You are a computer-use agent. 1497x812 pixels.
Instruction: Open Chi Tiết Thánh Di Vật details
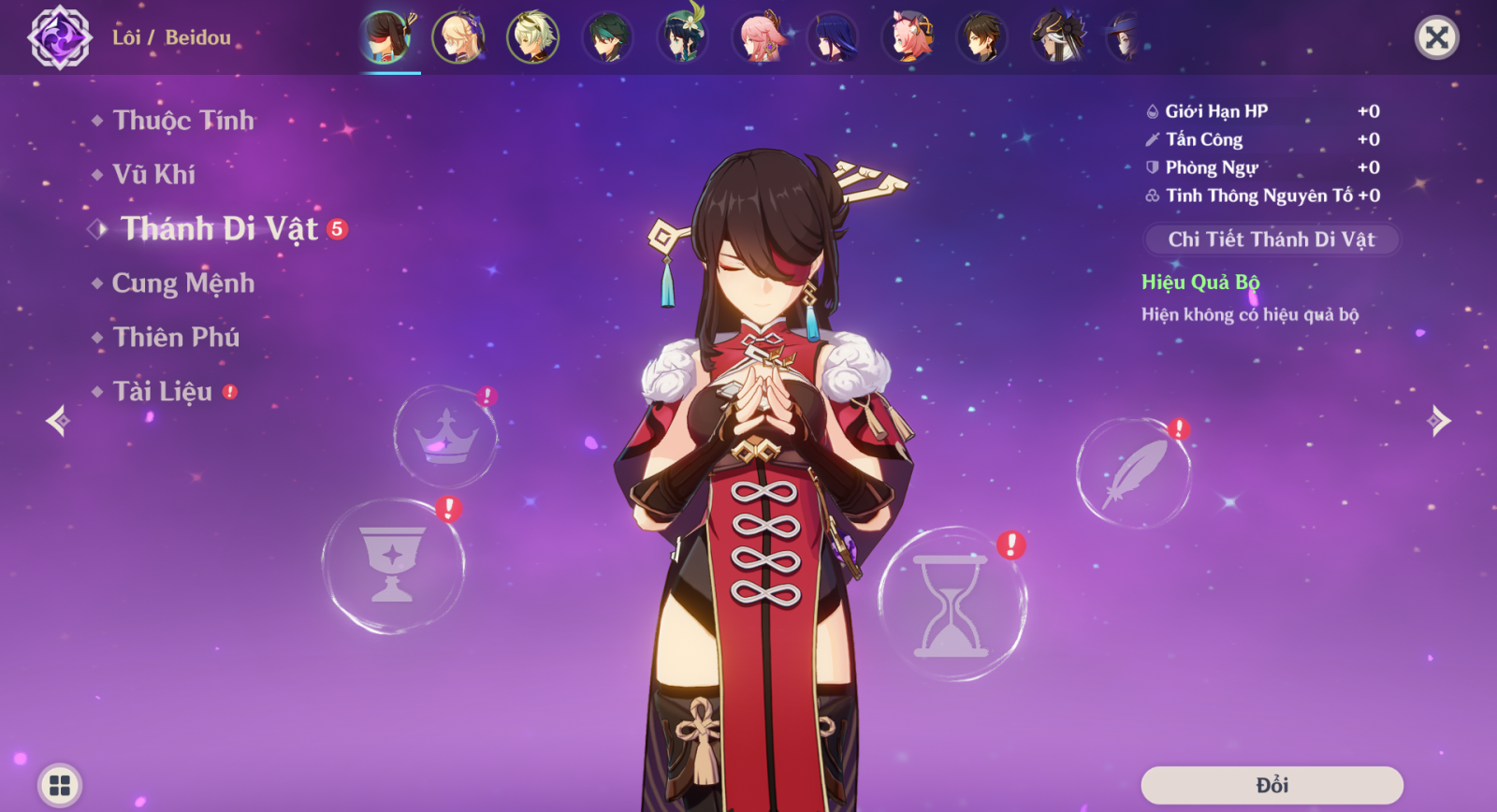(x=1272, y=239)
